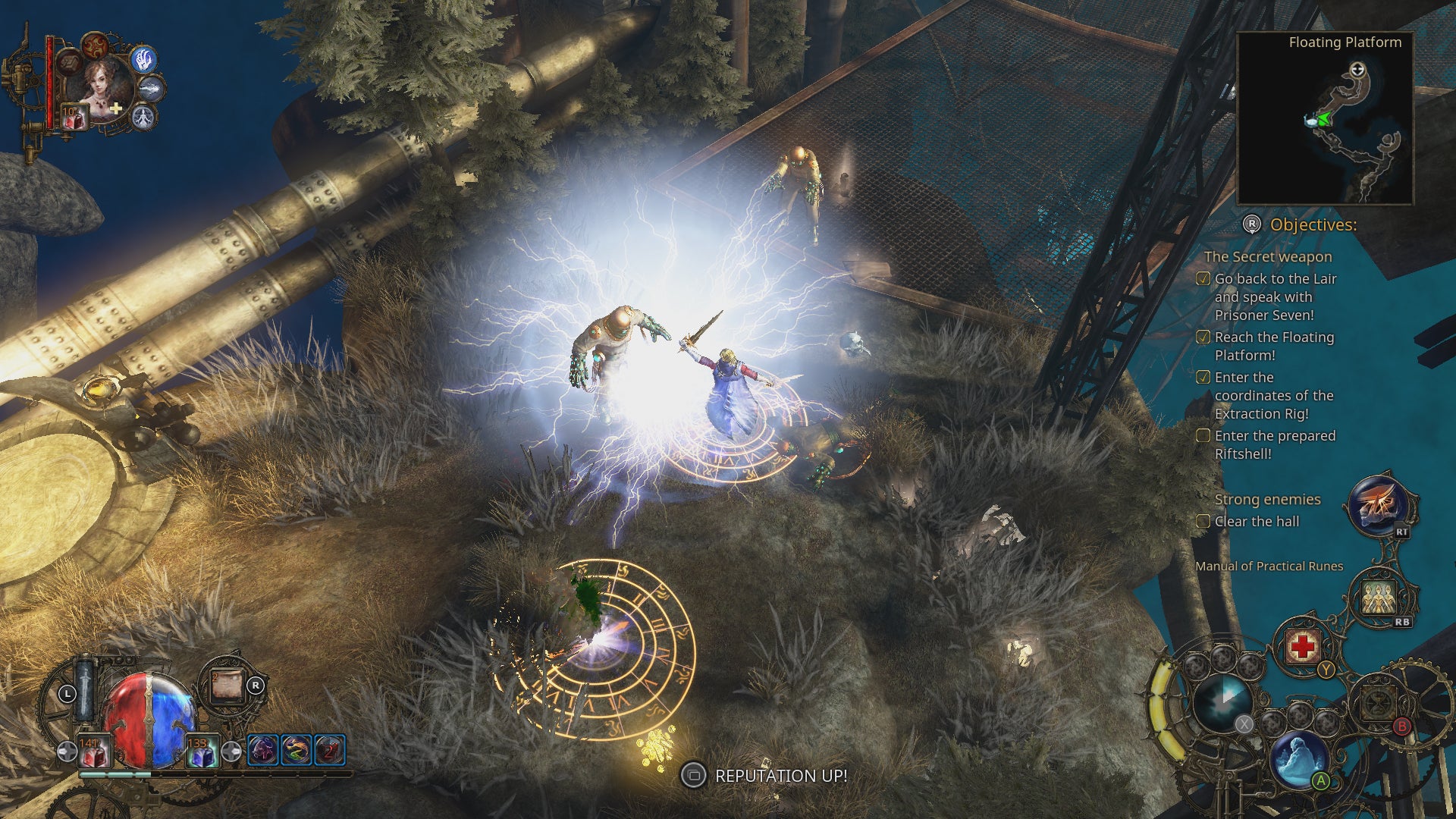Click the white ghost figure companion icon
The width and height of the screenshot is (1456, 819).
click(143, 117)
